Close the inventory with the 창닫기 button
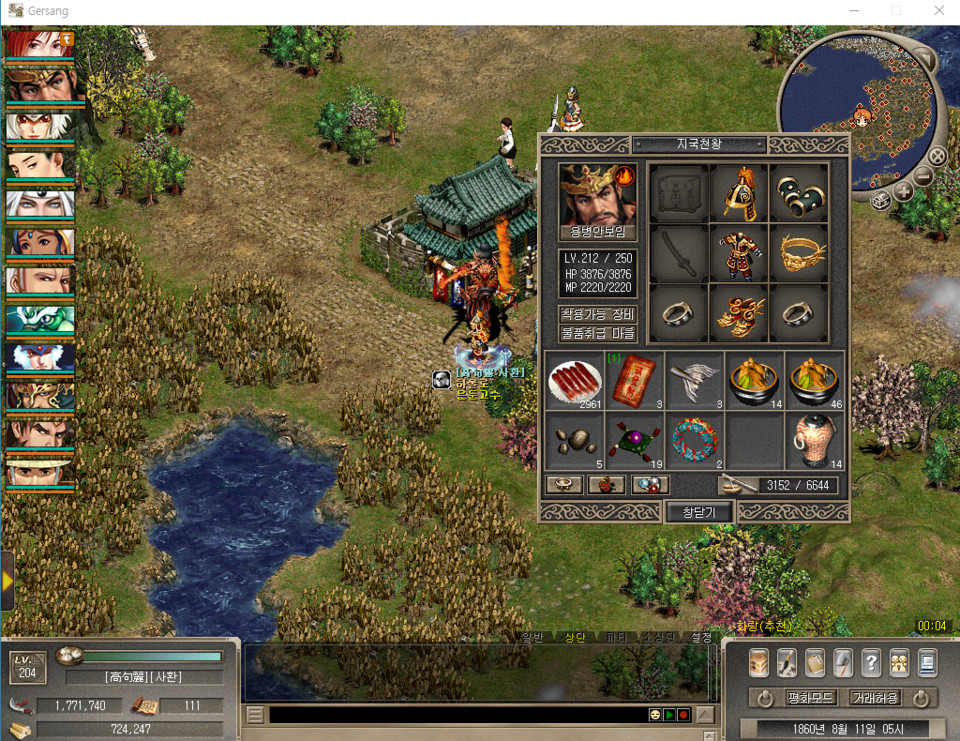Viewport: 960px width, 741px height. click(699, 512)
